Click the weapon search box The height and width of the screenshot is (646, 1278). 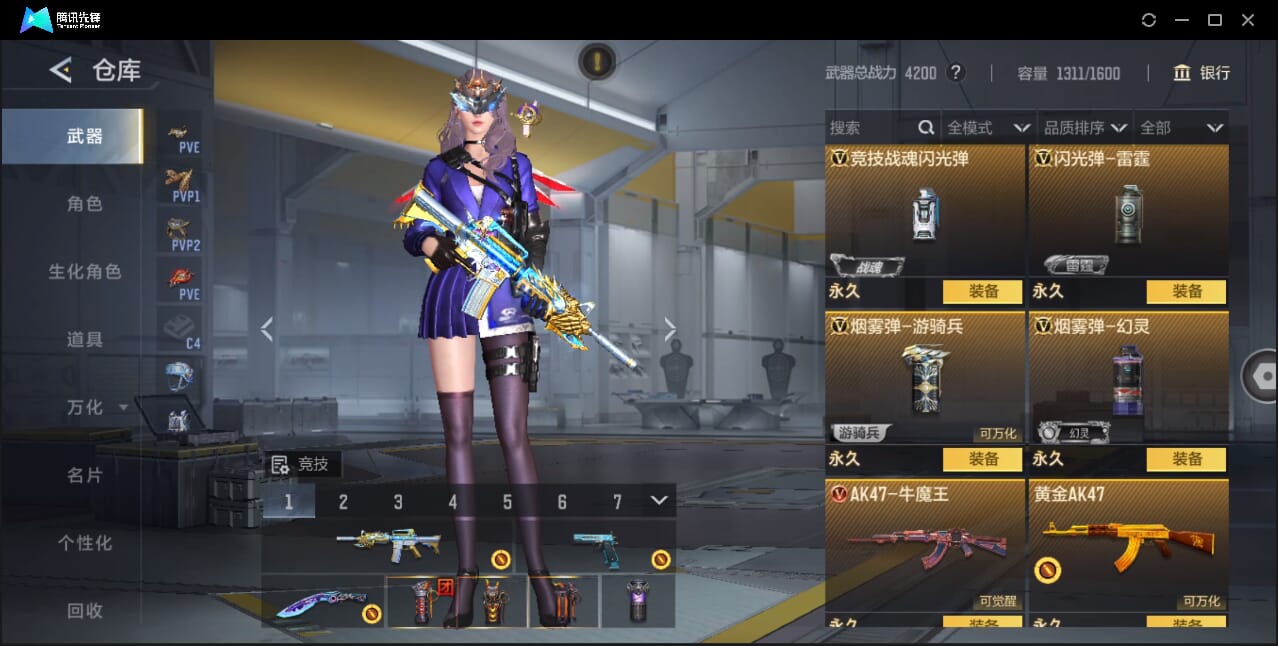870,128
